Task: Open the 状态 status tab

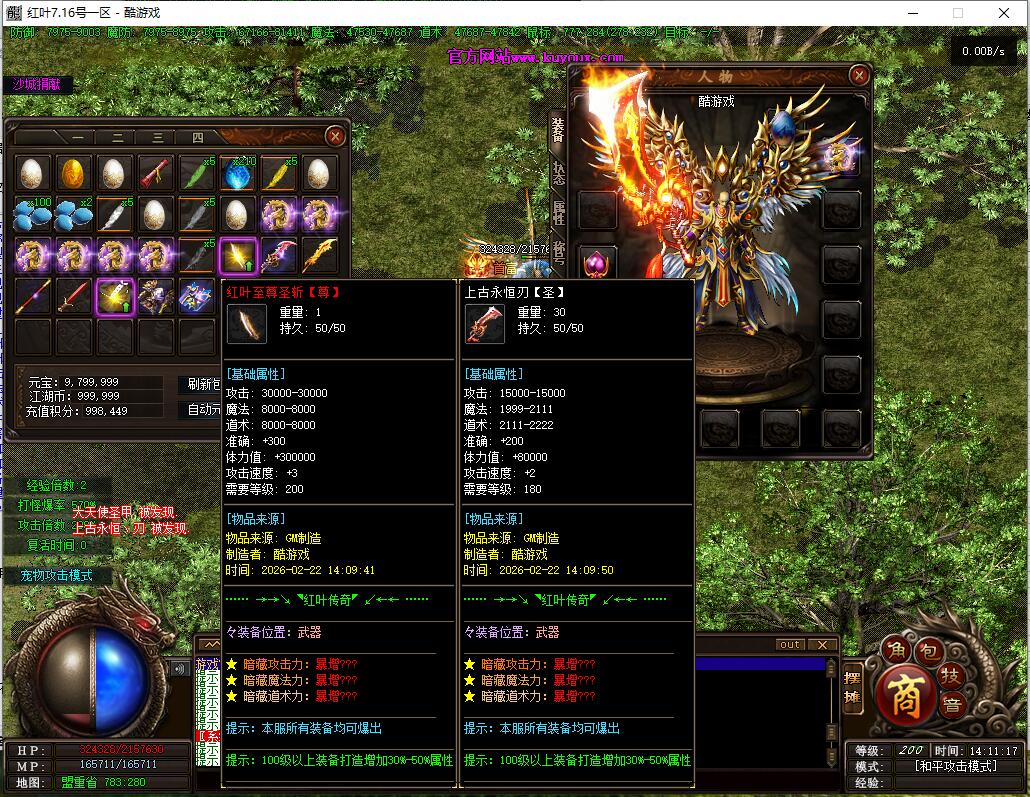Action: (559, 172)
